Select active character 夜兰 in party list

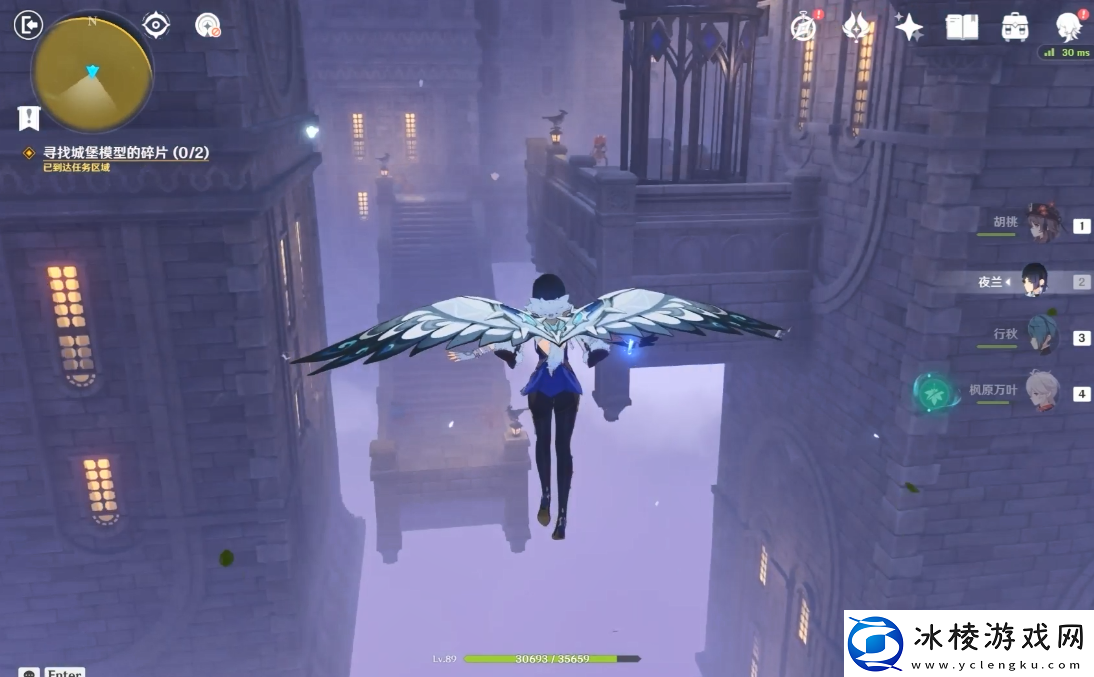coord(1034,282)
